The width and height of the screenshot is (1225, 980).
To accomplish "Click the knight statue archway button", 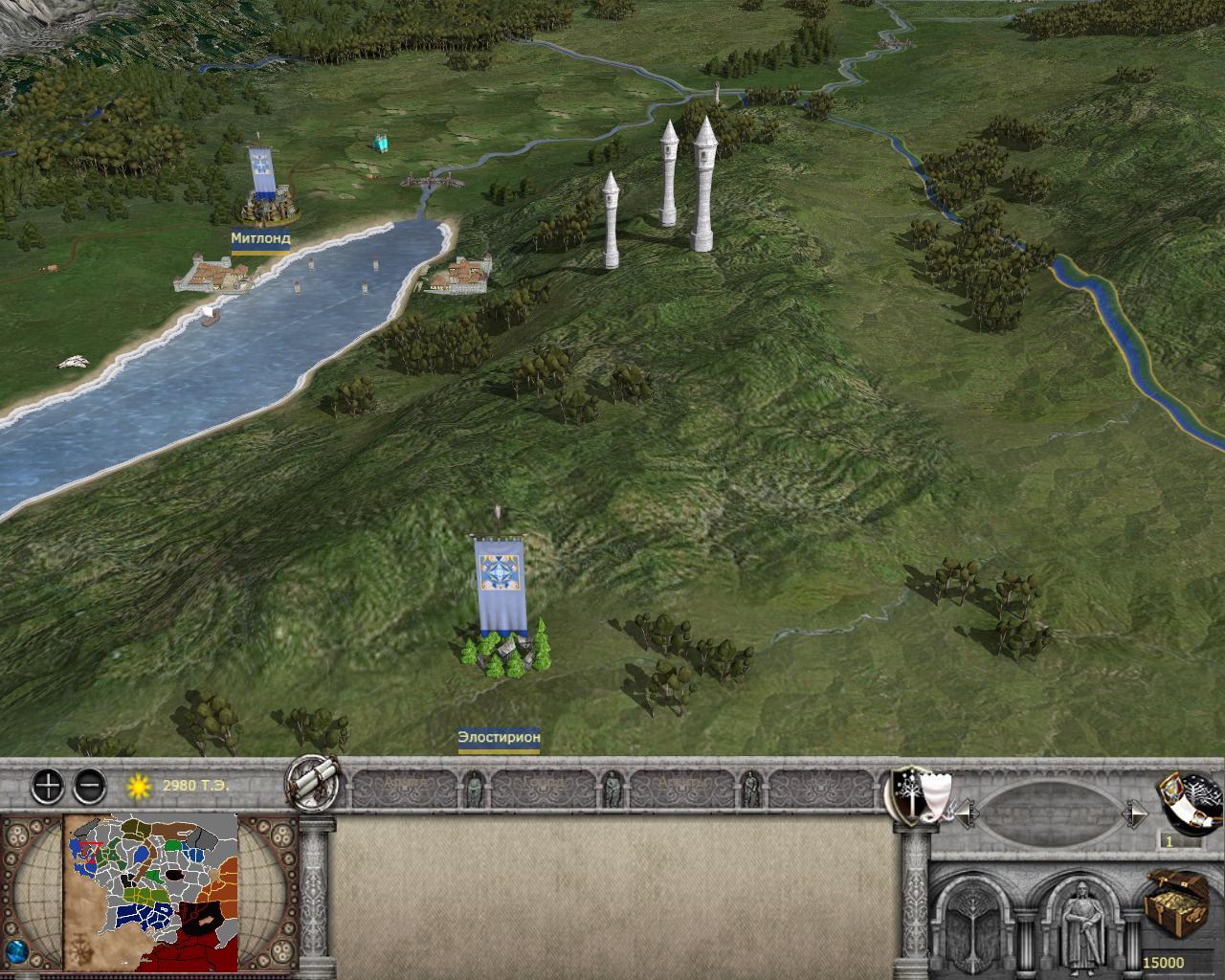I will click(x=1080, y=921).
